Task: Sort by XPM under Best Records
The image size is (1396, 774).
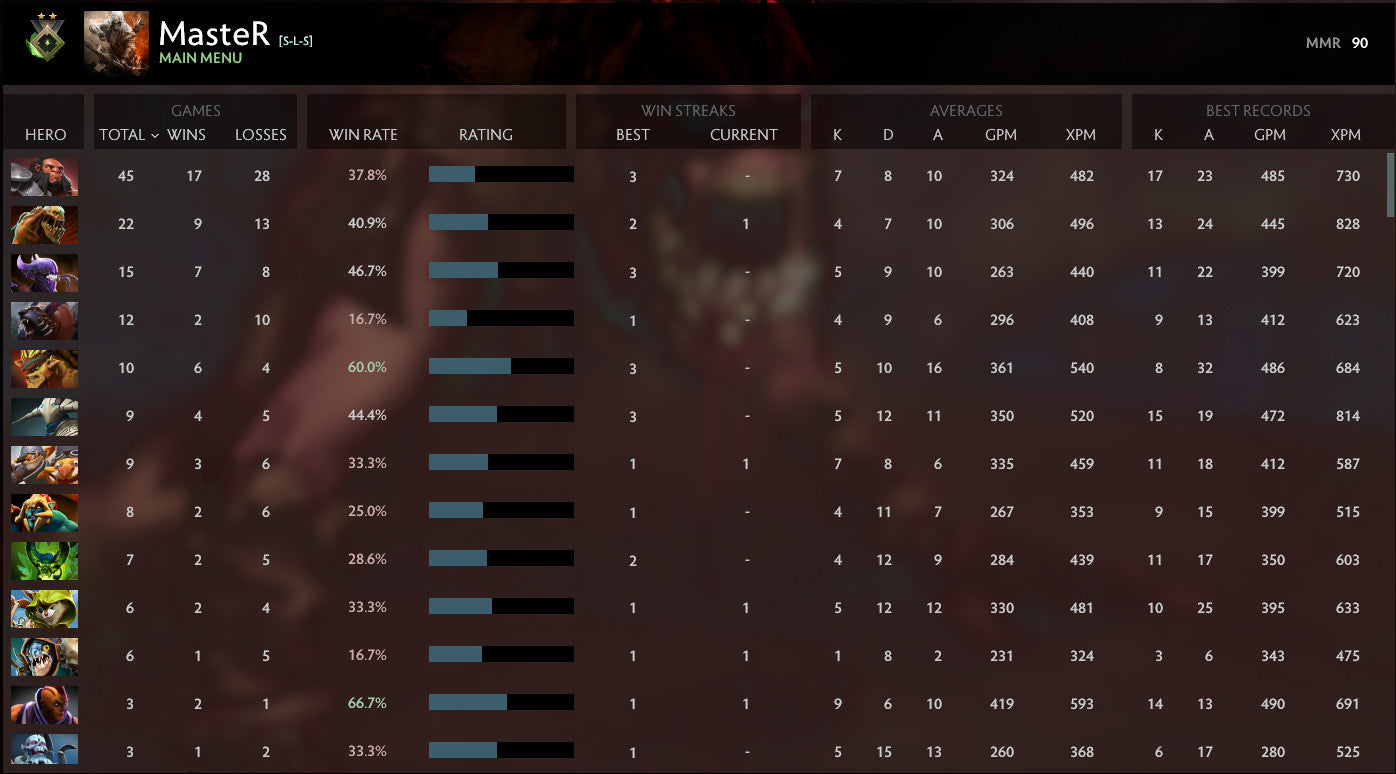Action: coord(1347,134)
